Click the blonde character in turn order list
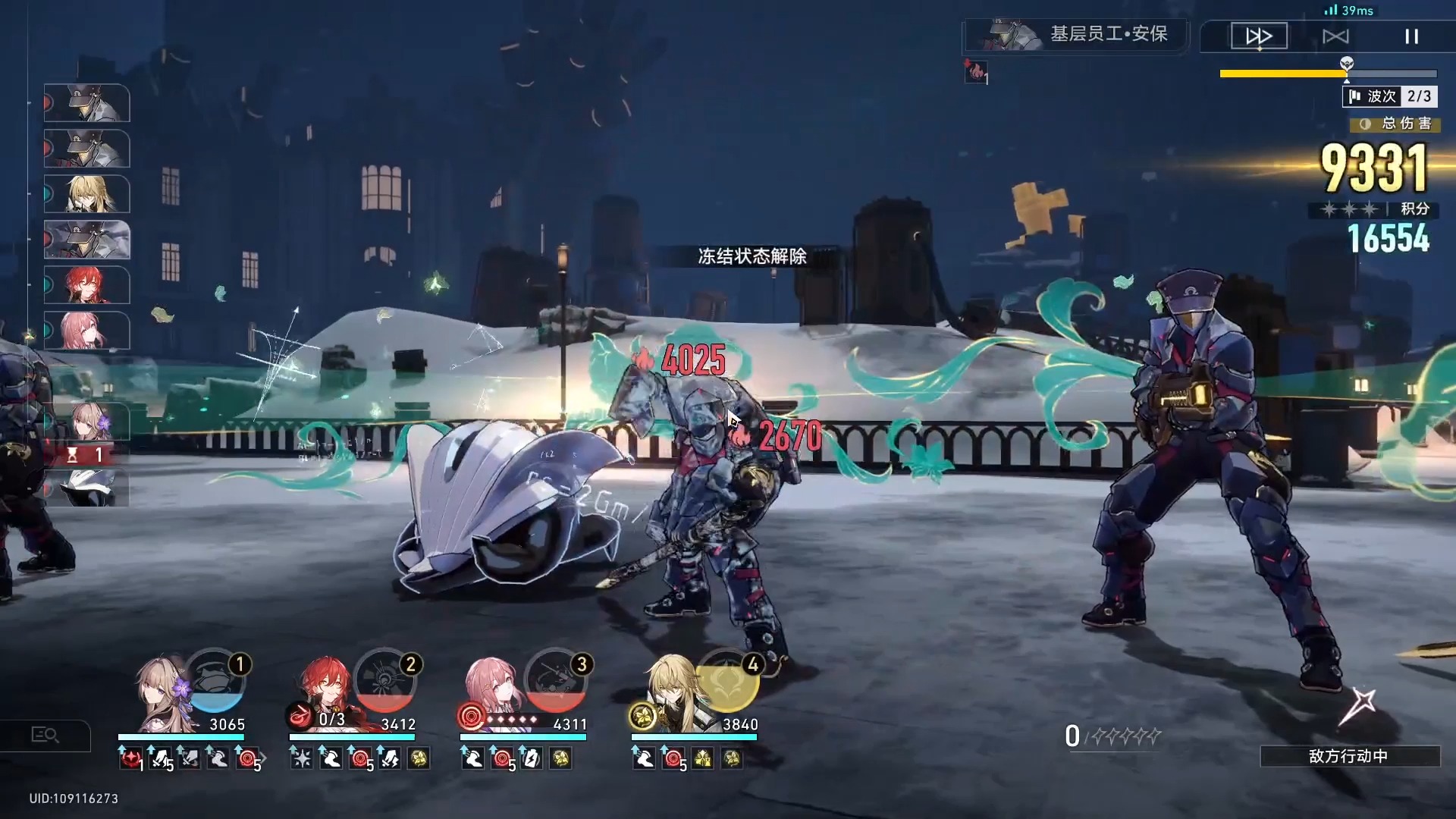The width and height of the screenshot is (1456, 819). [87, 194]
